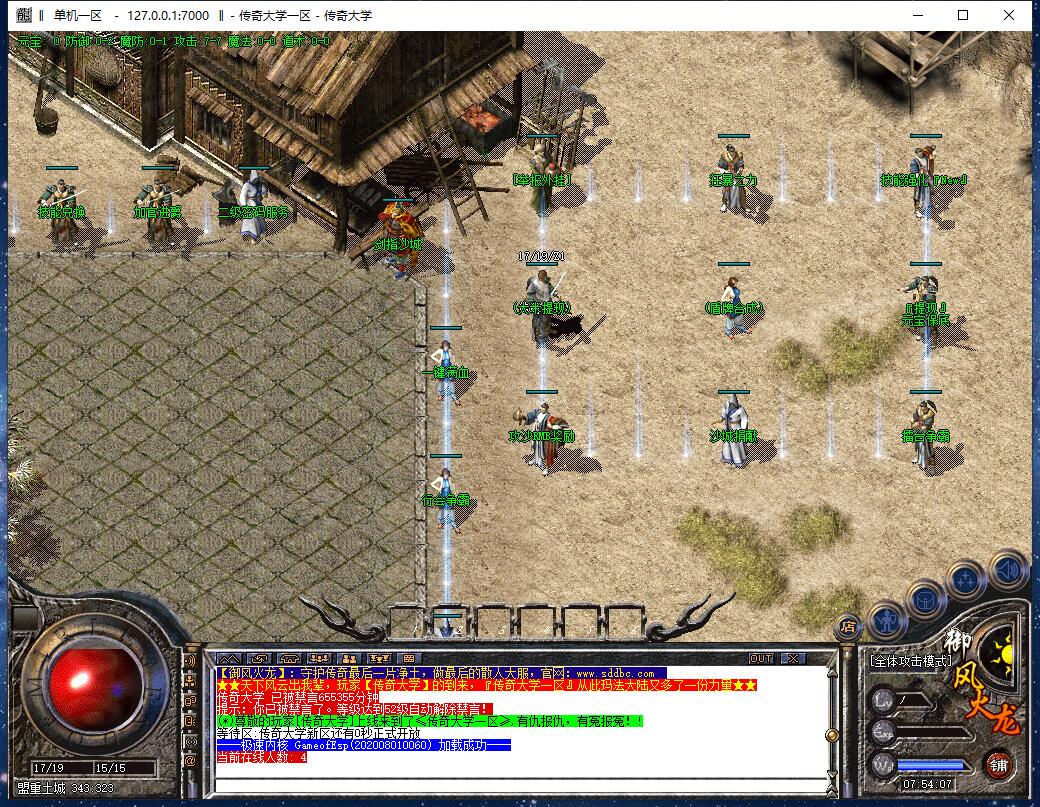Click the OUT button above chat
The width and height of the screenshot is (1040, 807).
(761, 658)
